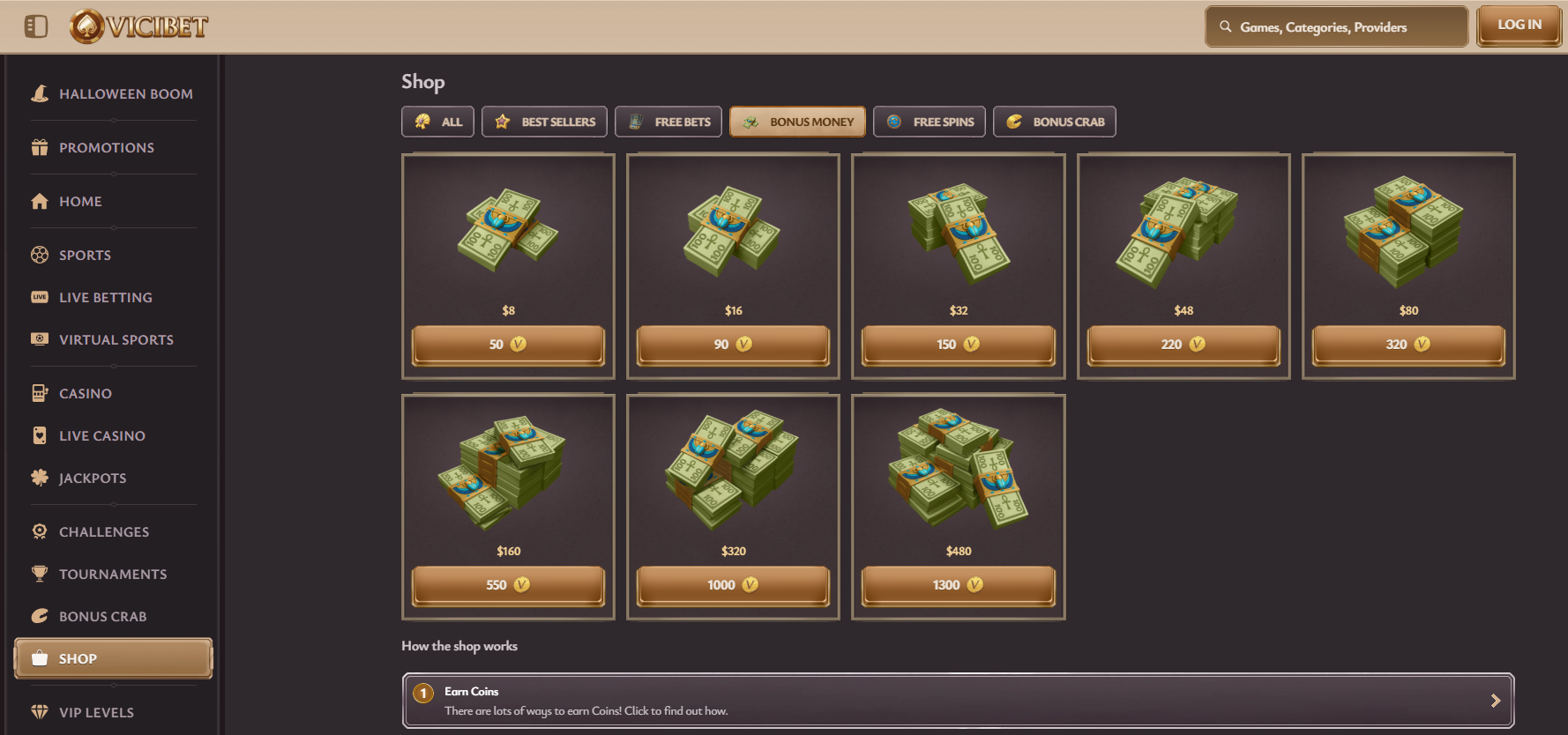Select the Free Bets shop category
1568x735 pixels.
point(668,122)
